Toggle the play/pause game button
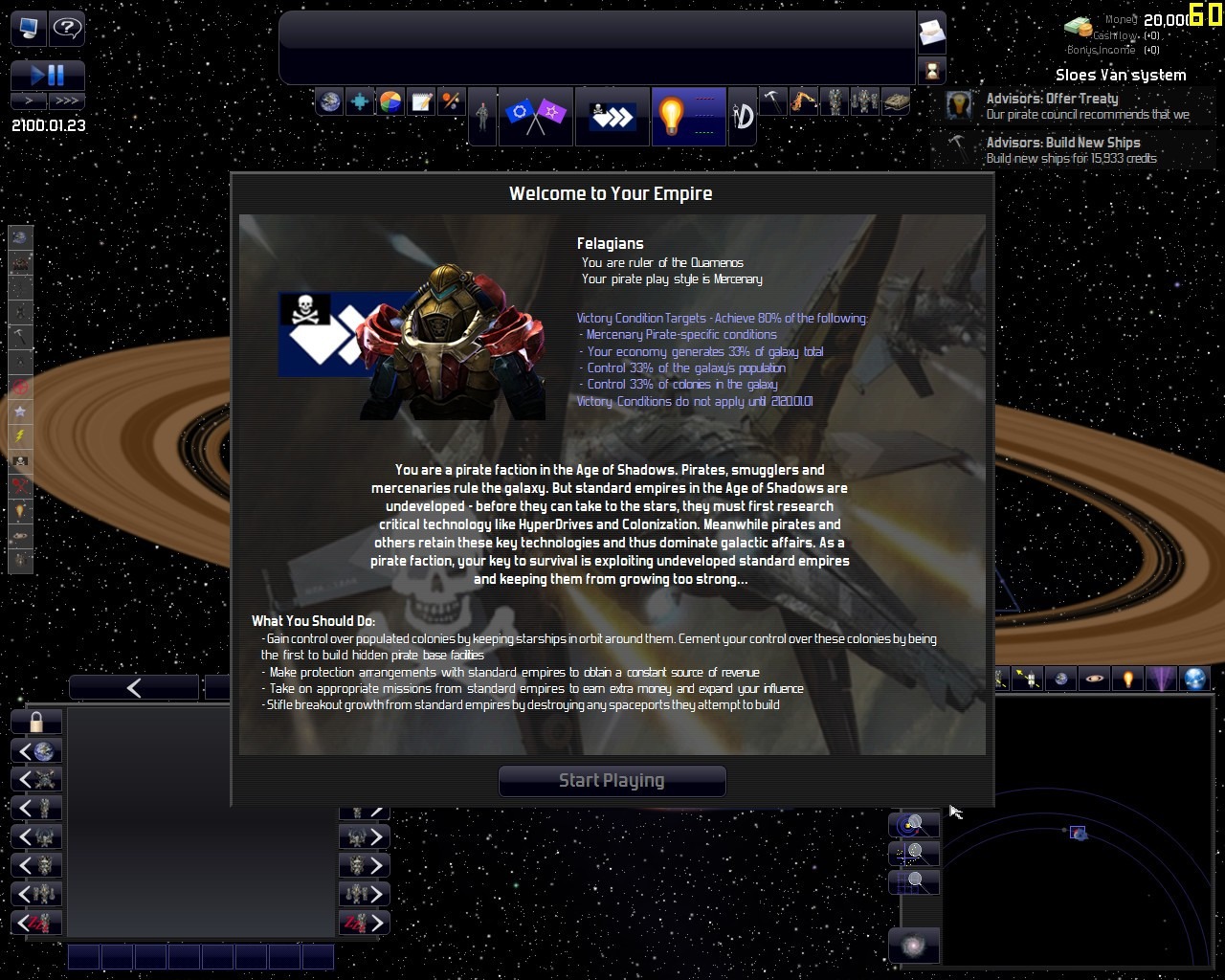 (x=48, y=75)
